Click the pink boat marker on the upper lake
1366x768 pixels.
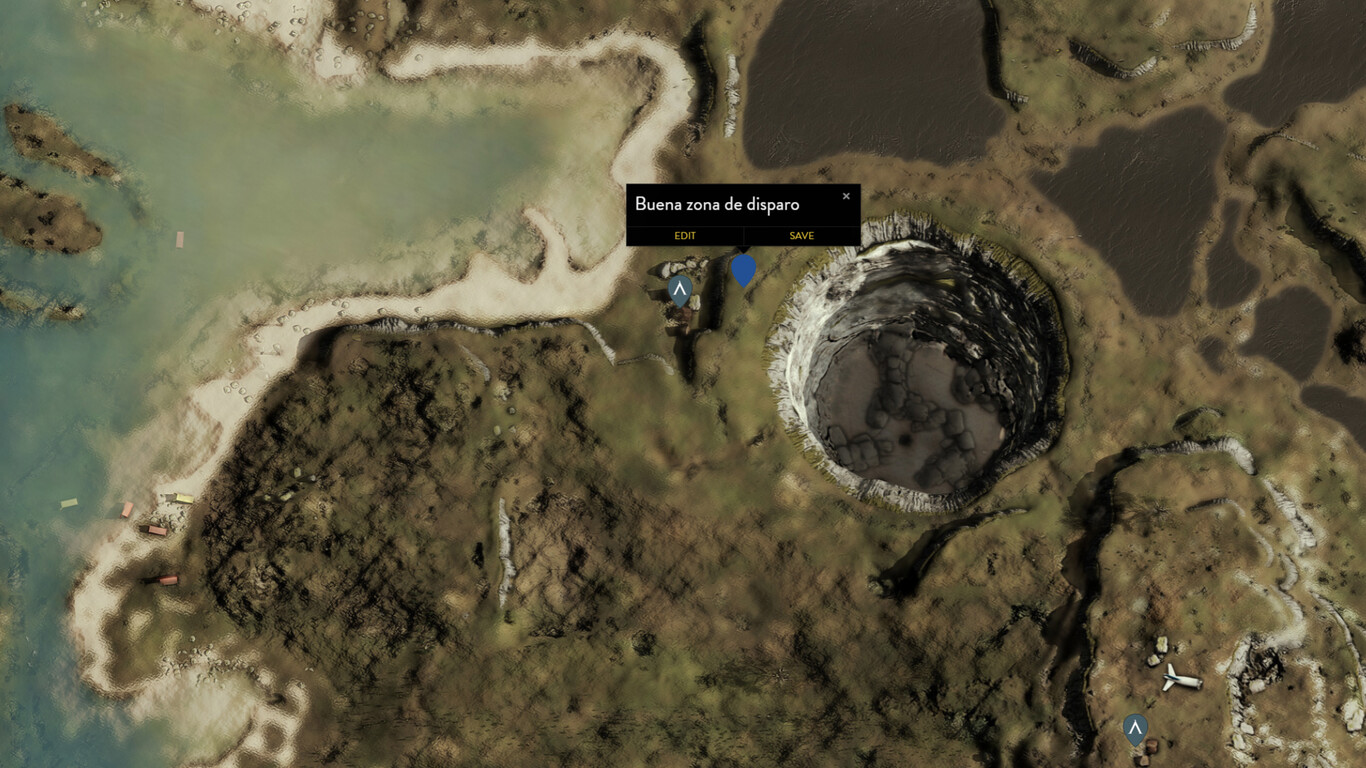click(x=179, y=240)
